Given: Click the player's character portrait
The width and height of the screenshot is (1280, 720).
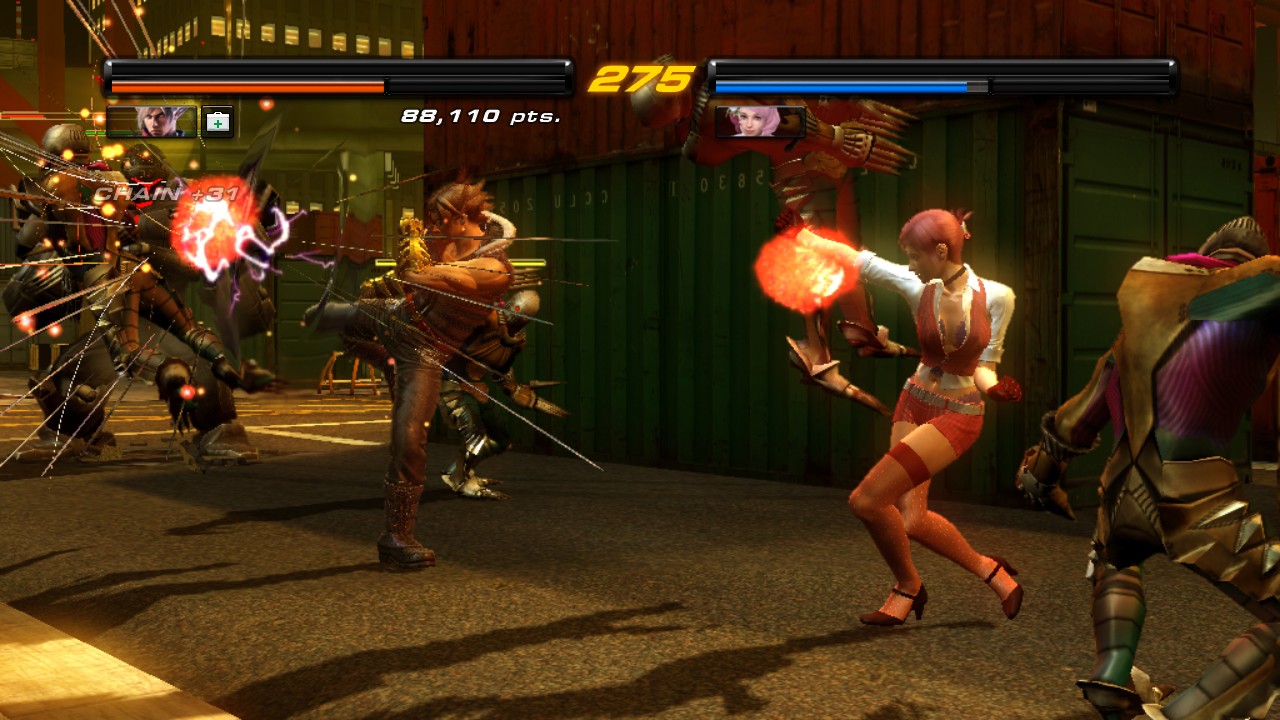Looking at the screenshot, I should click(x=153, y=121).
